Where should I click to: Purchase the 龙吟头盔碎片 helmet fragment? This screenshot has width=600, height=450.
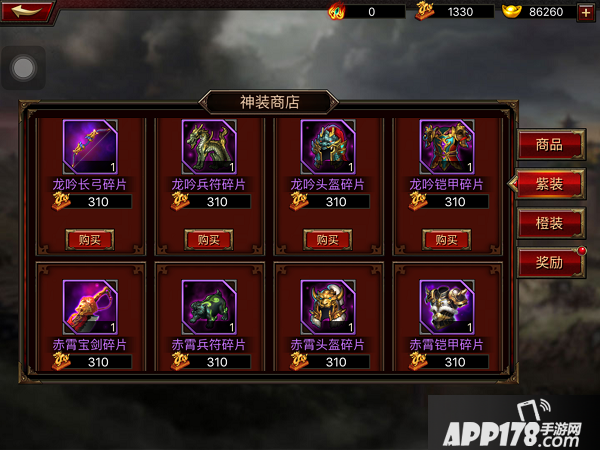coord(327,239)
